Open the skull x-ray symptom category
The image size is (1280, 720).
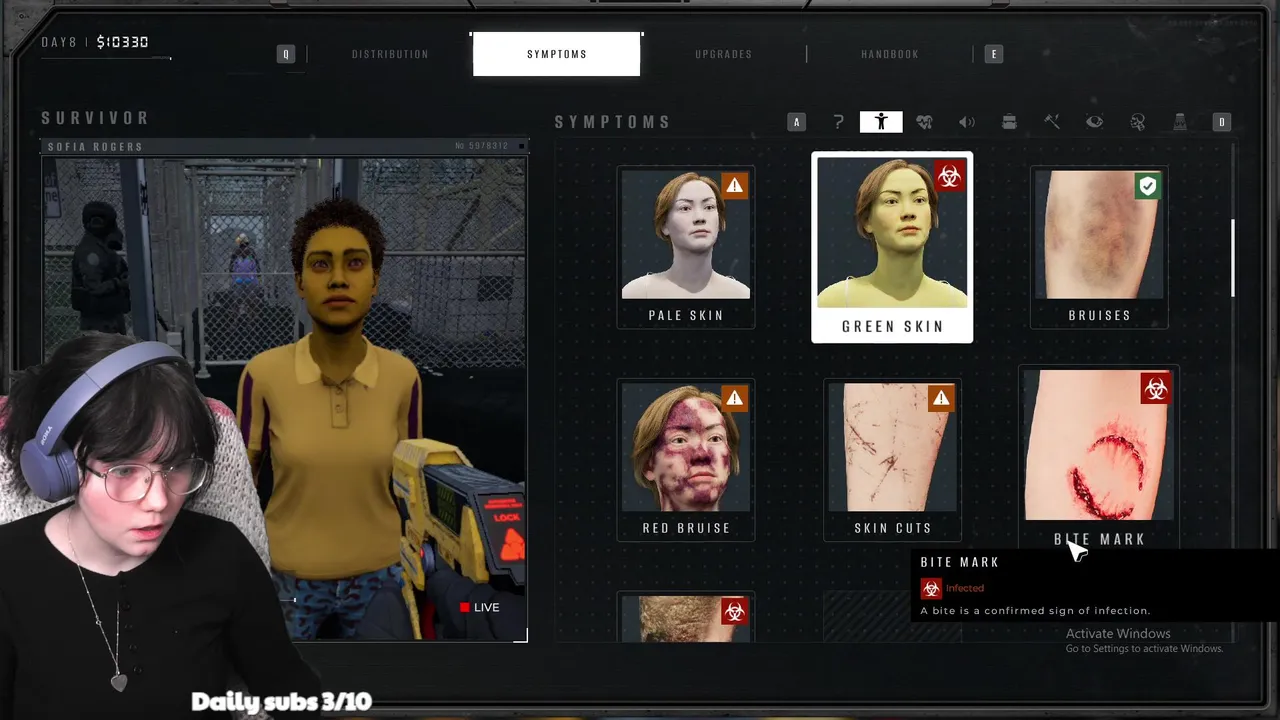coord(1137,122)
